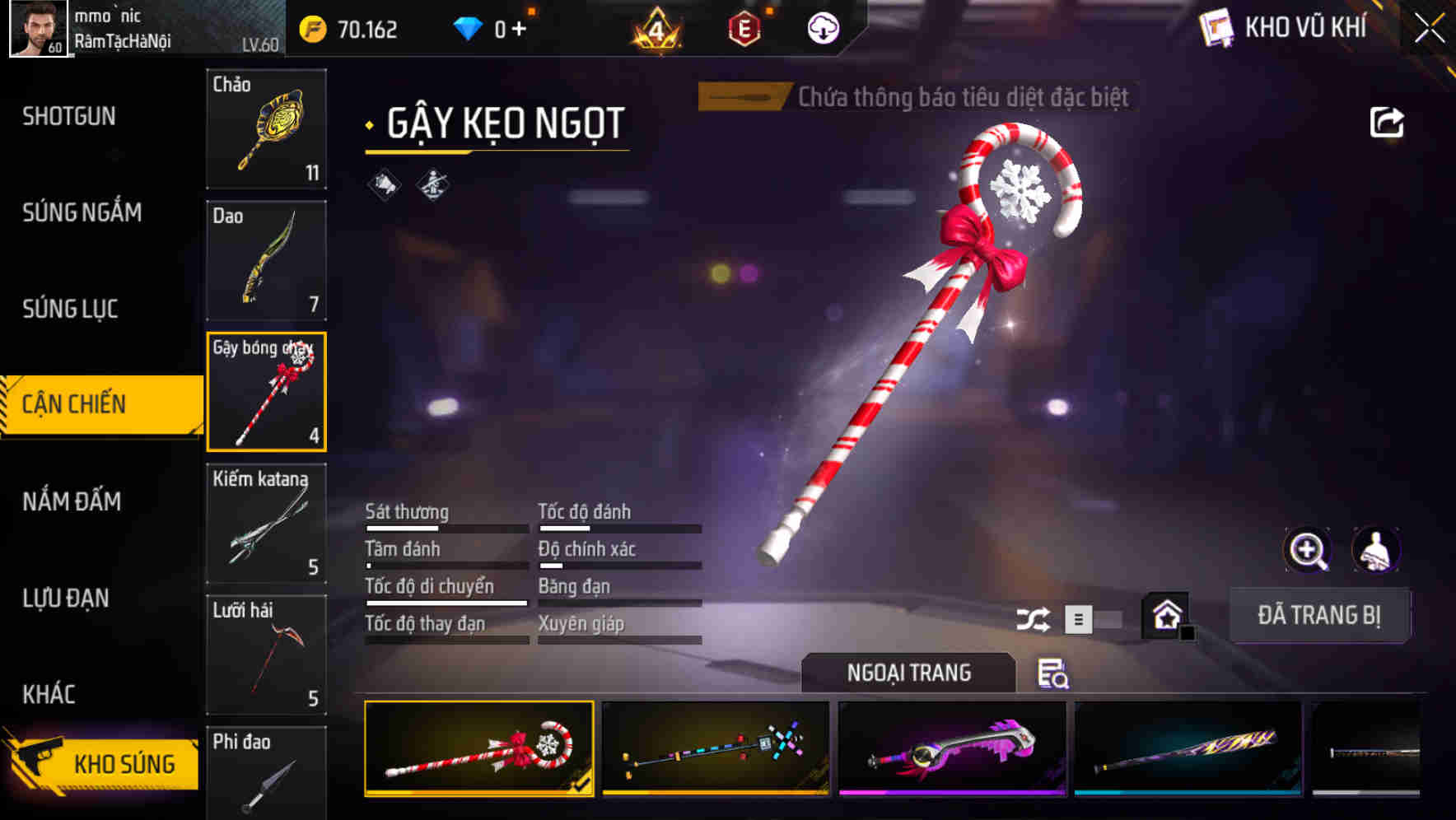This screenshot has height=820, width=1456.
Task: Open the cloud download icon in the top bar
Action: pos(822,27)
